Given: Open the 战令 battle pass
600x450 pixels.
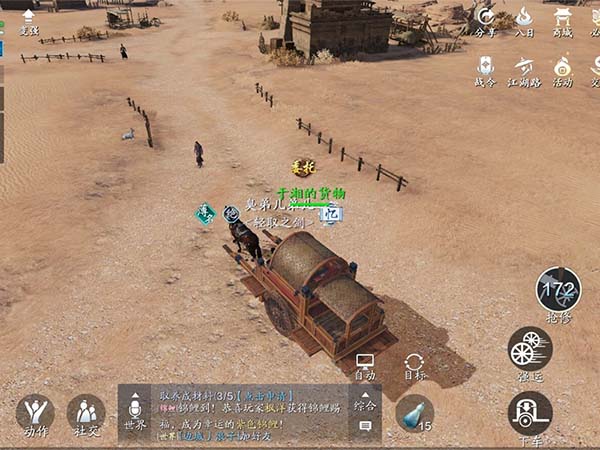Looking at the screenshot, I should tap(485, 69).
